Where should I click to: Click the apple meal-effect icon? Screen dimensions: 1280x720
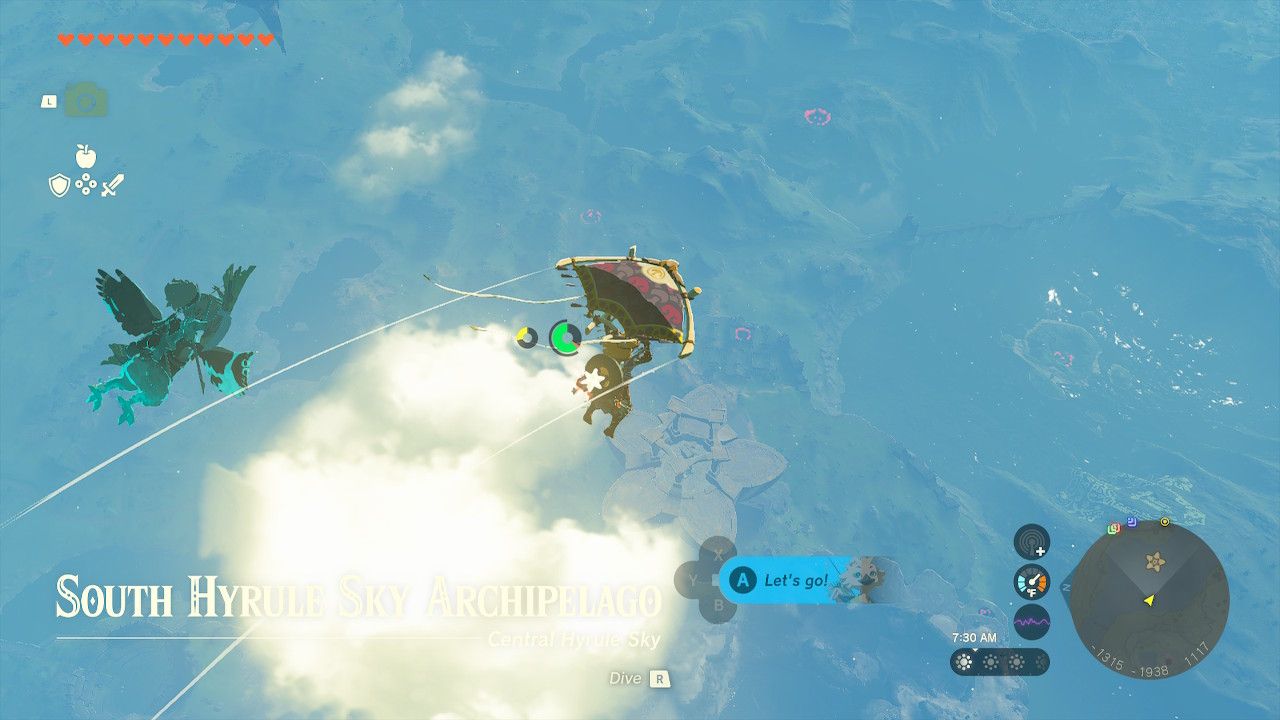87,157
